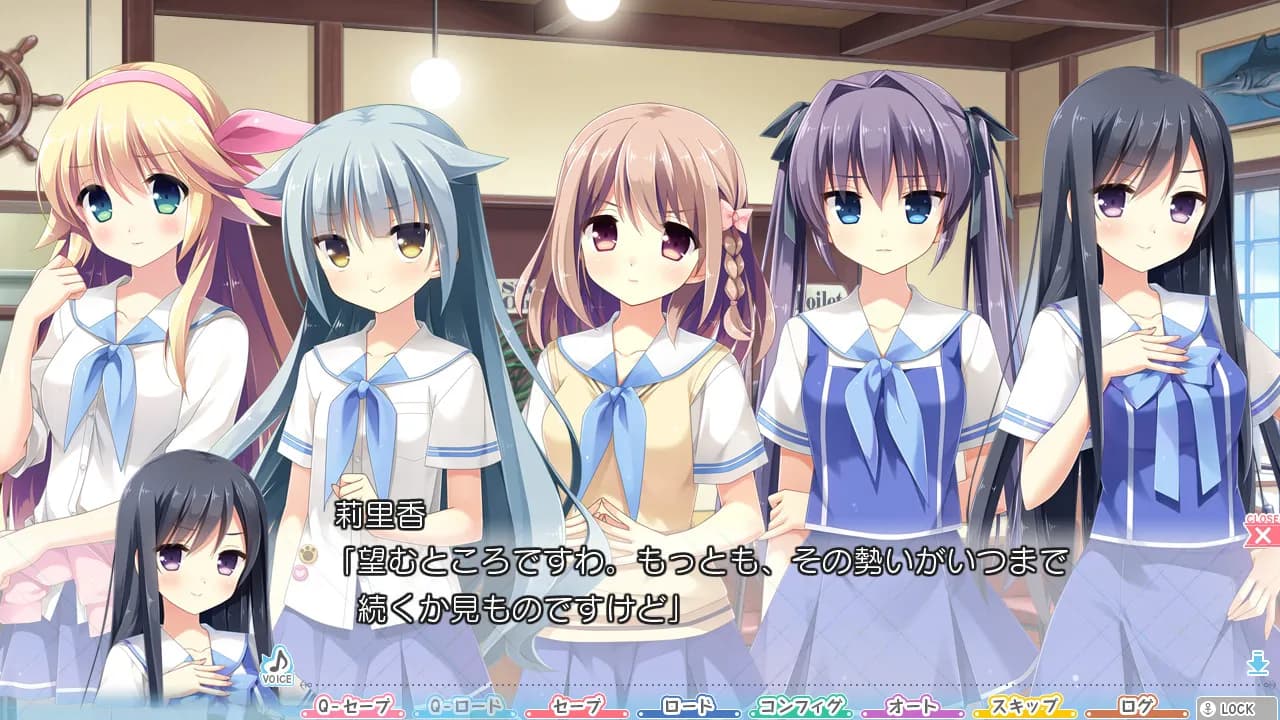The image size is (1280, 720).
Task: Click the paw print stamp icon on the textbox
Action: tap(307, 552)
